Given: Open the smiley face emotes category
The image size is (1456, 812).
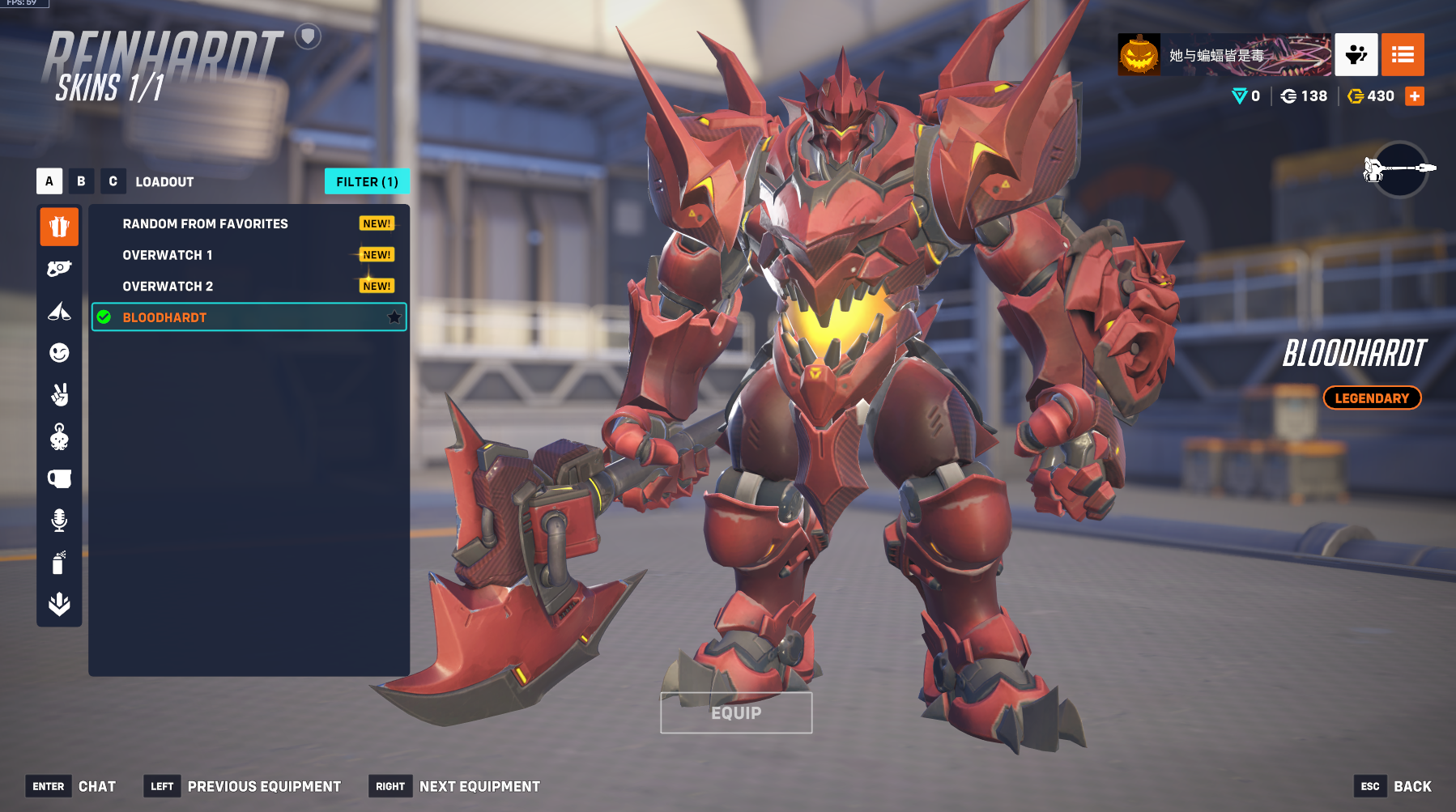Looking at the screenshot, I should pos(59,353).
